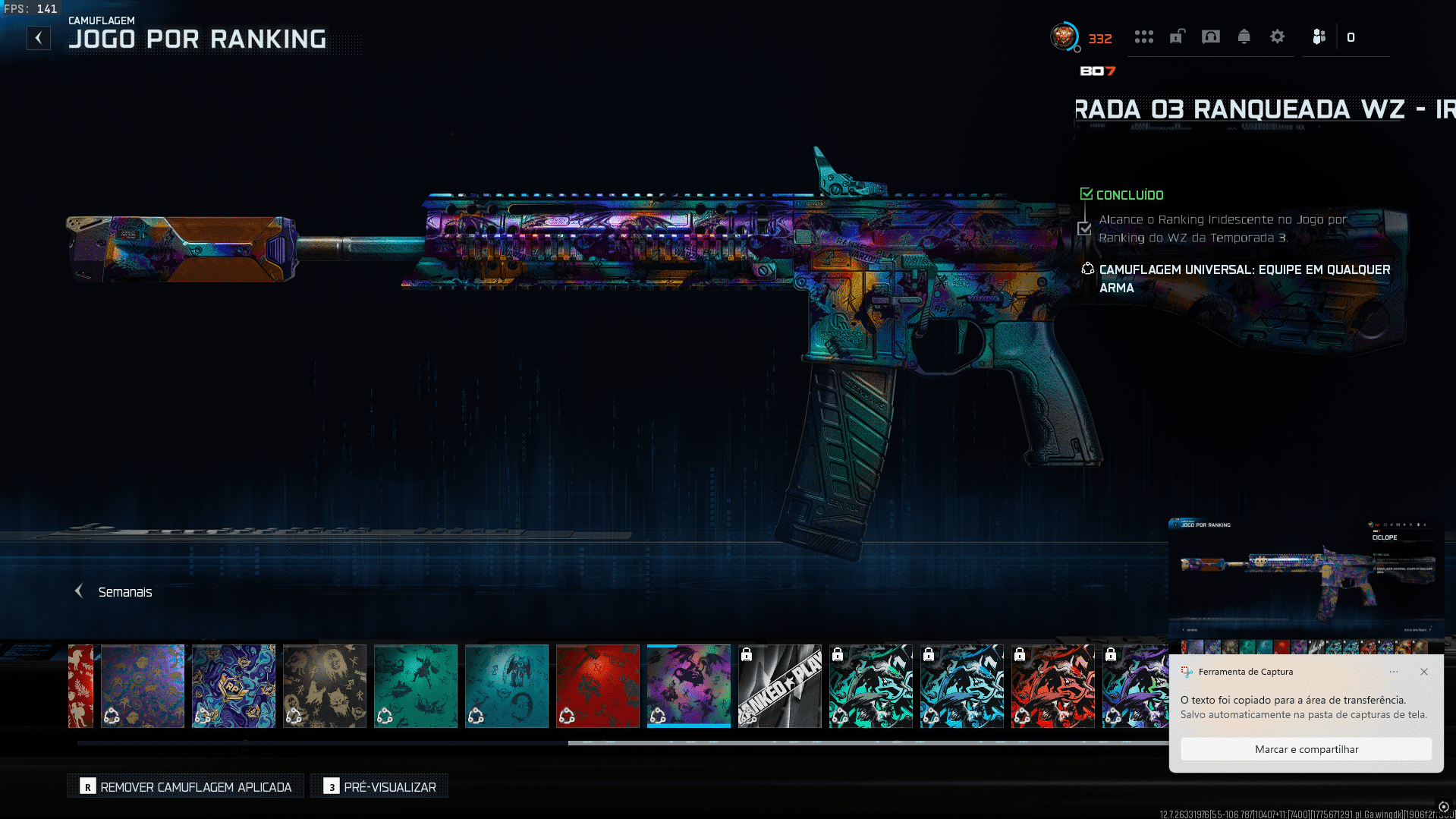
Task: Open the player profile emblem
Action: (x=1064, y=36)
